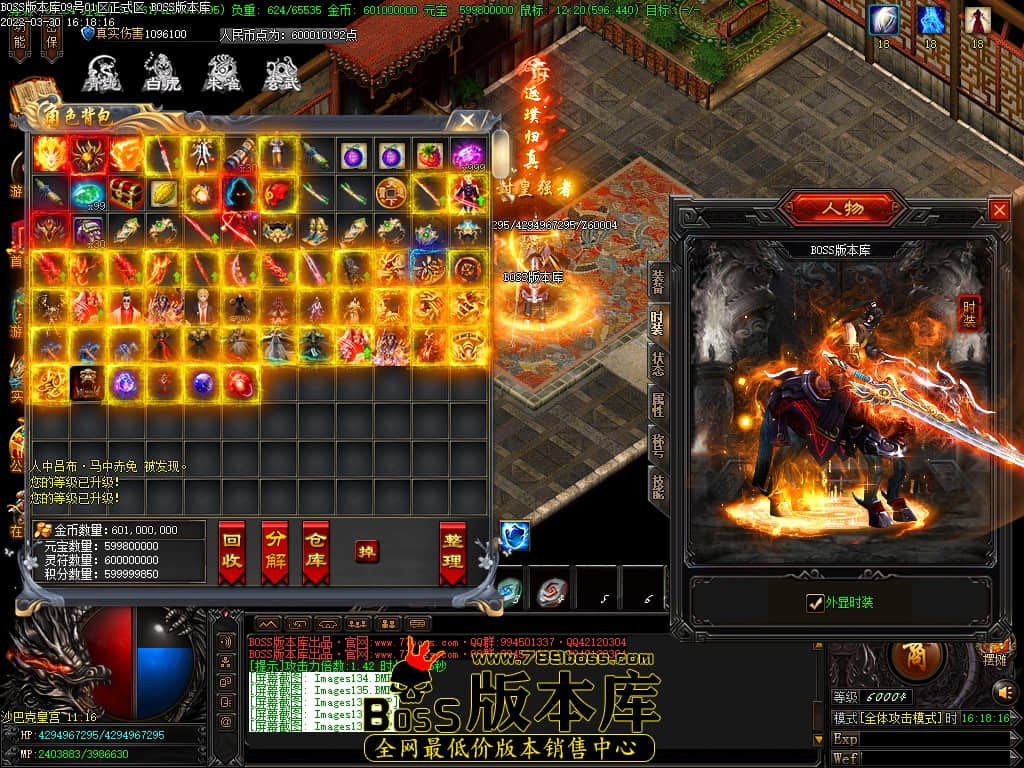Select the strawberry item in the bag
Screen dimensions: 1024x768
pos(429,155)
